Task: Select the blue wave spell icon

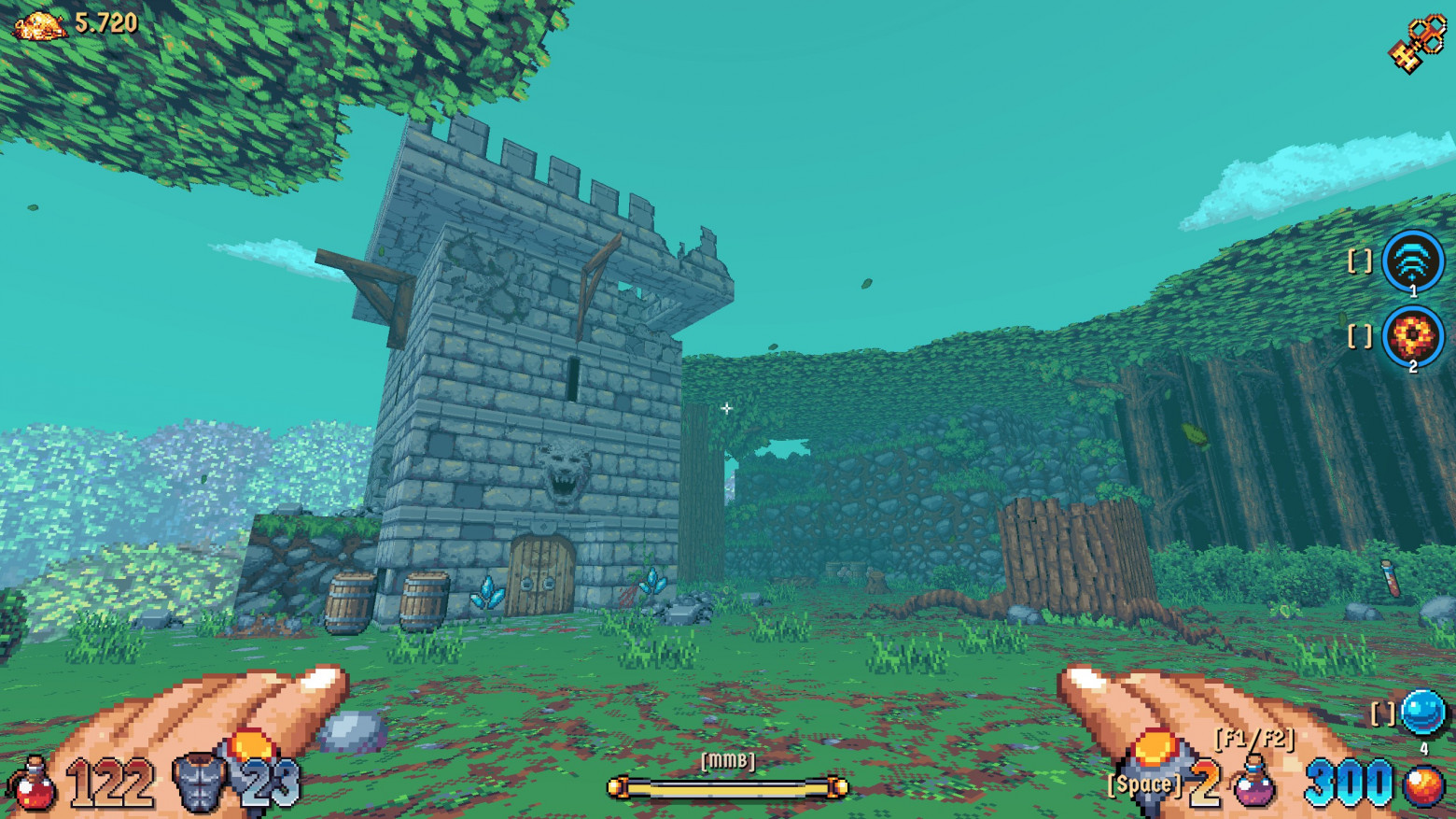Action: point(1412,261)
